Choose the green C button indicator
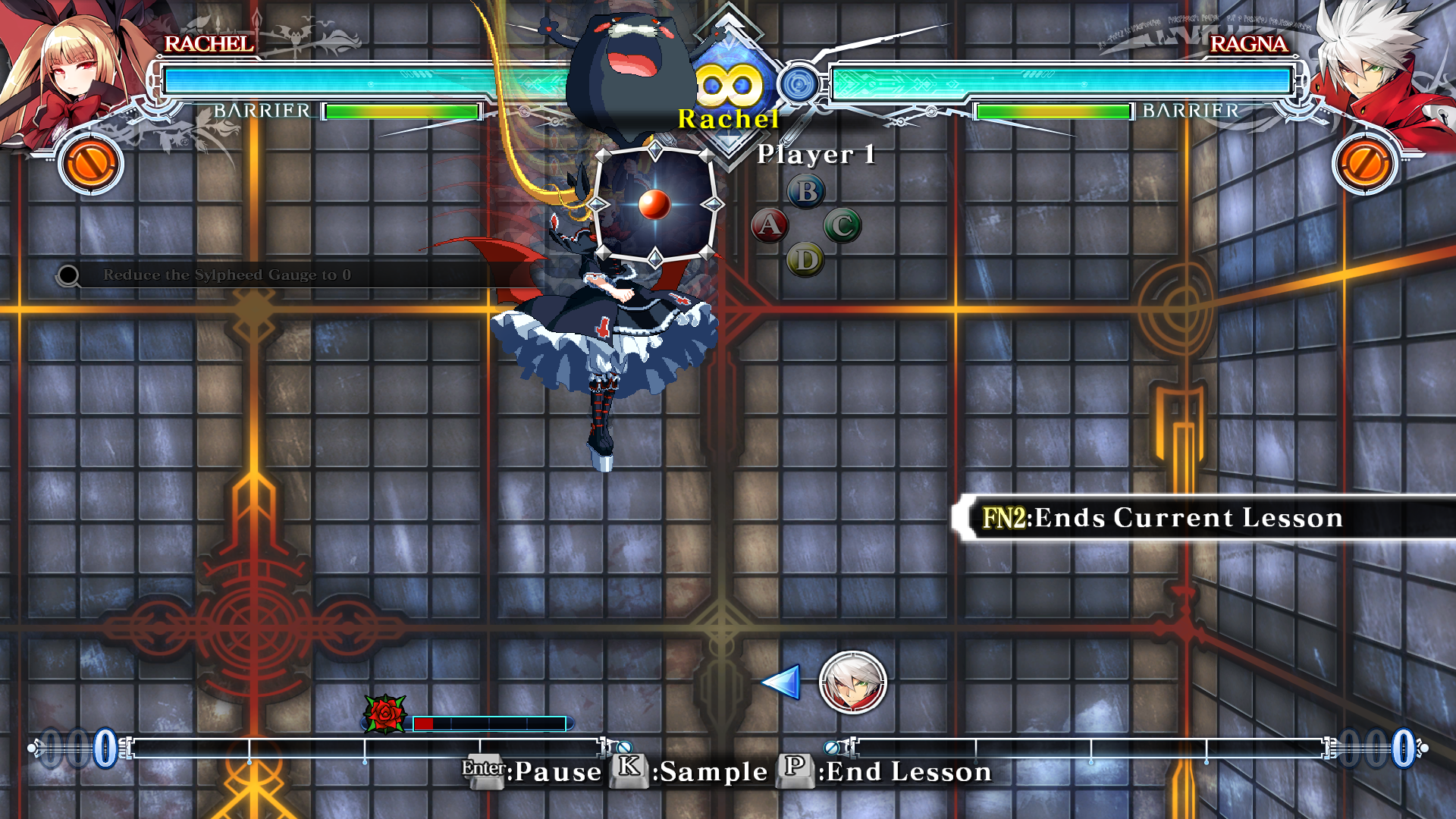The width and height of the screenshot is (1456, 819). point(842,226)
